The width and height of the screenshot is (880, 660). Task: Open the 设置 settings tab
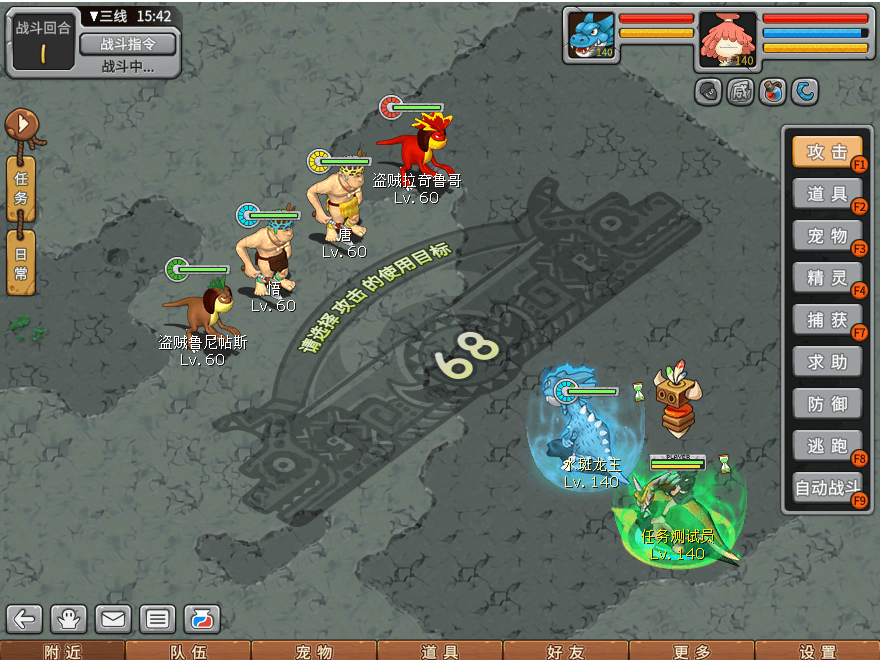(x=818, y=651)
